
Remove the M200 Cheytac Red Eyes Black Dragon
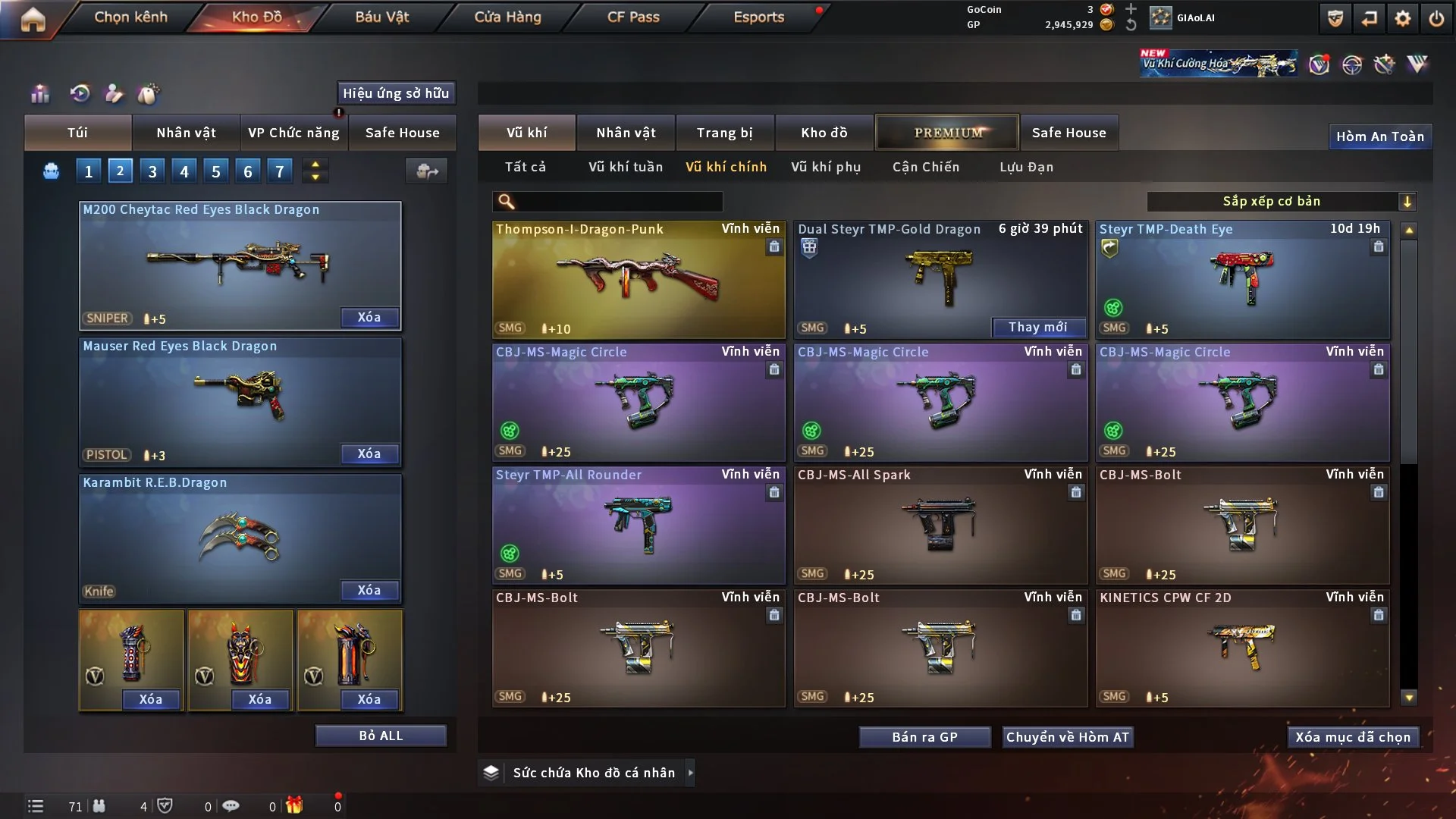tap(369, 318)
